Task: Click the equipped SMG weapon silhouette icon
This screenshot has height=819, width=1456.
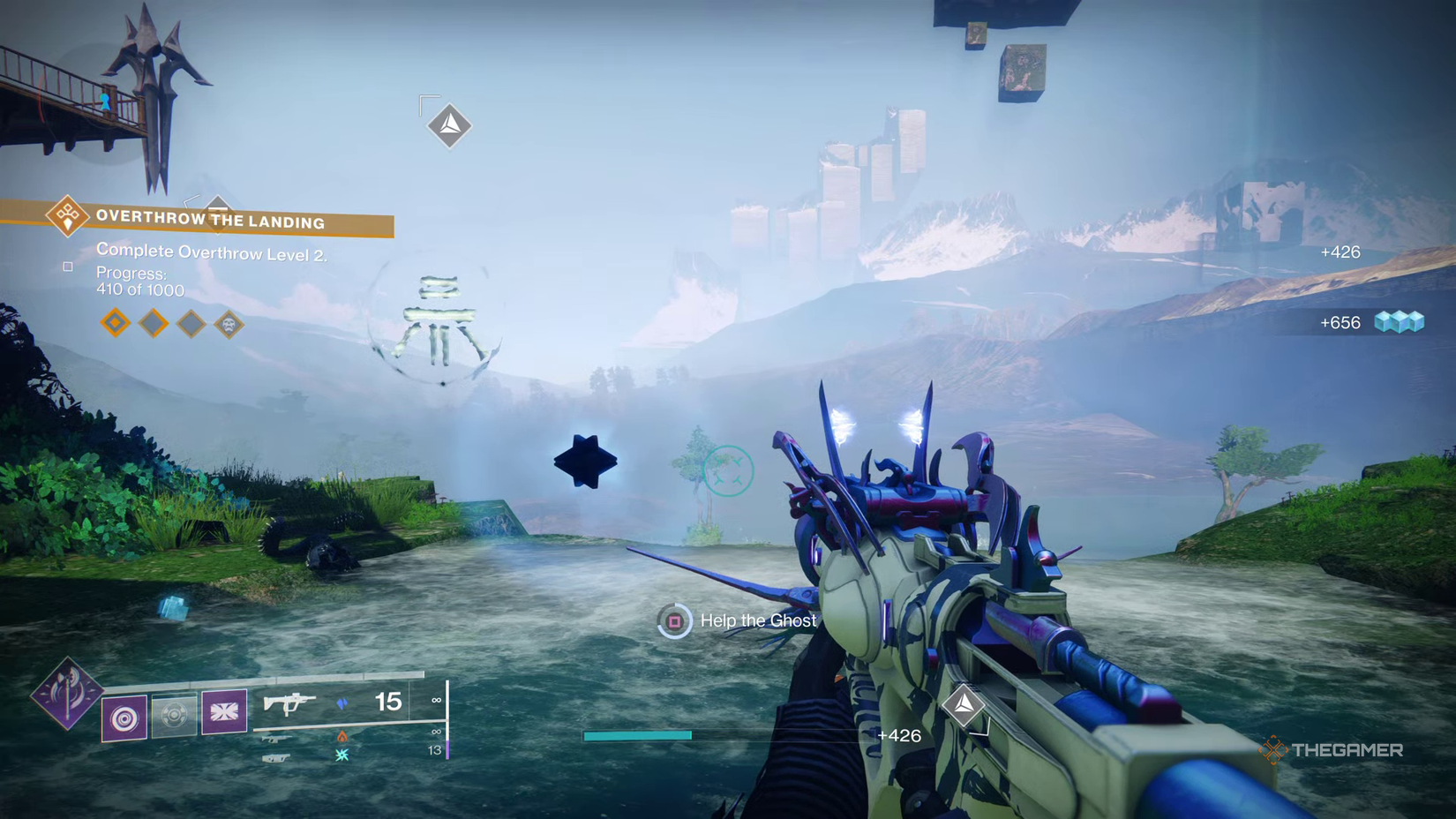Action: pyautogui.click(x=289, y=704)
